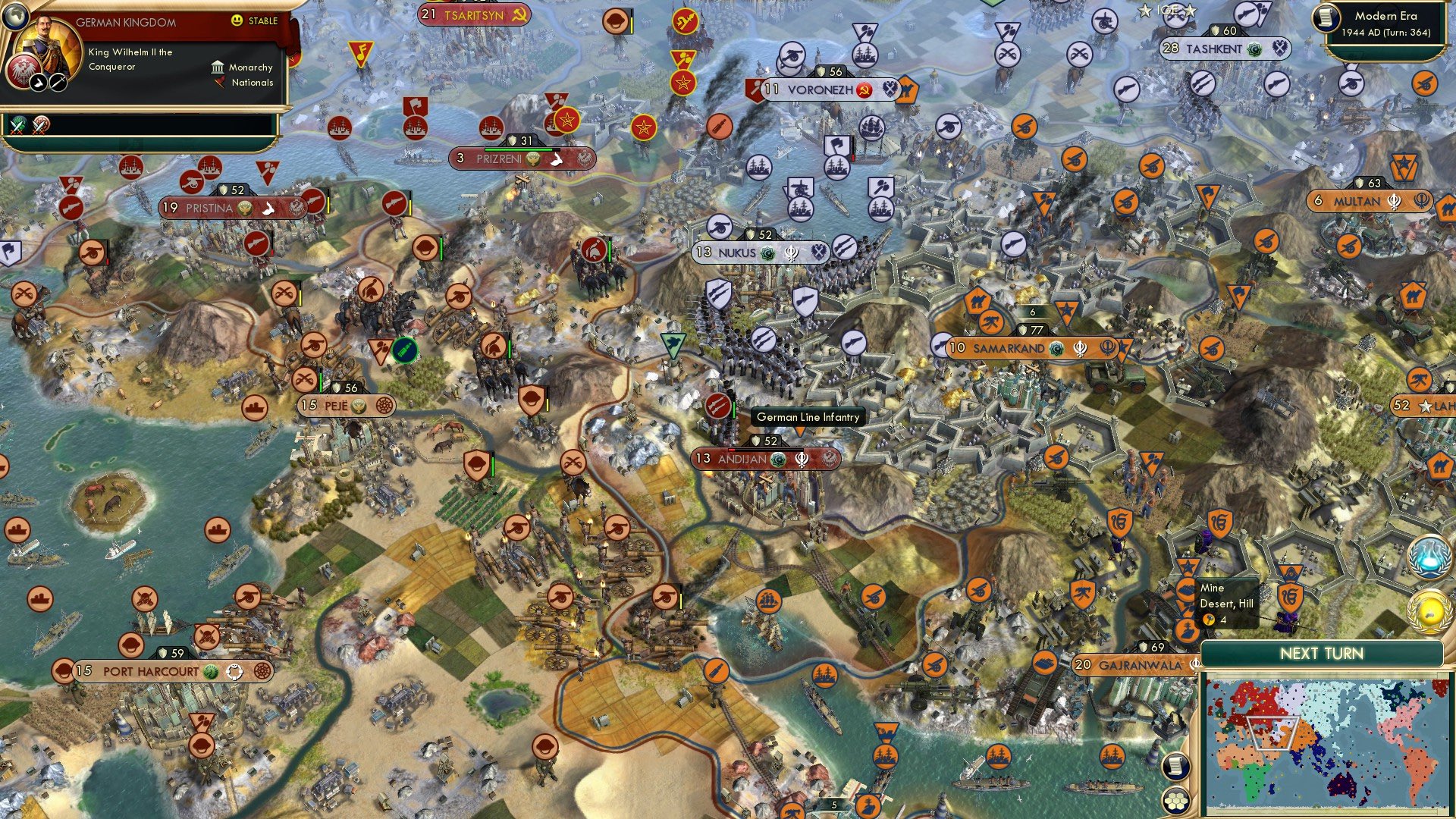Click the Port Harcourt city banner
Screen dimensions: 1456x819
(153, 671)
